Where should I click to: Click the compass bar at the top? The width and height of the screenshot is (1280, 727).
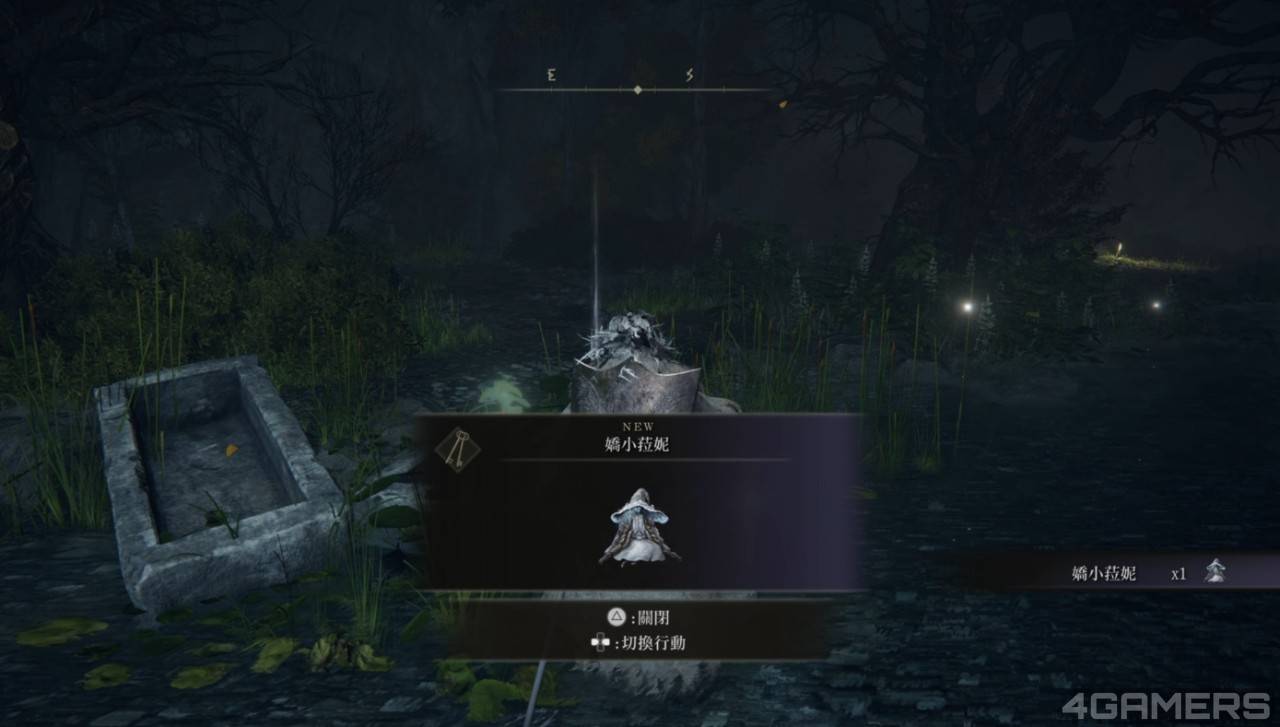pyautogui.click(x=637, y=89)
